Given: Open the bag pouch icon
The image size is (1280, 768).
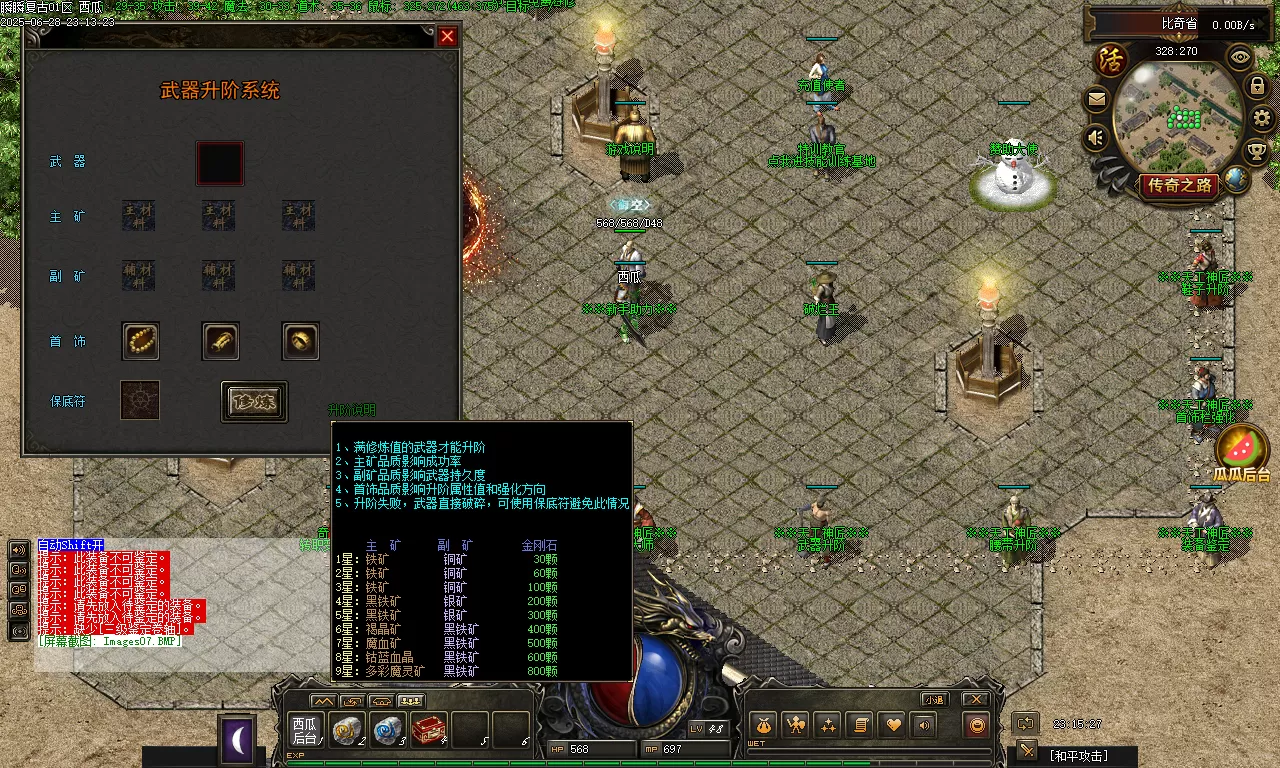Looking at the screenshot, I should click(763, 725).
